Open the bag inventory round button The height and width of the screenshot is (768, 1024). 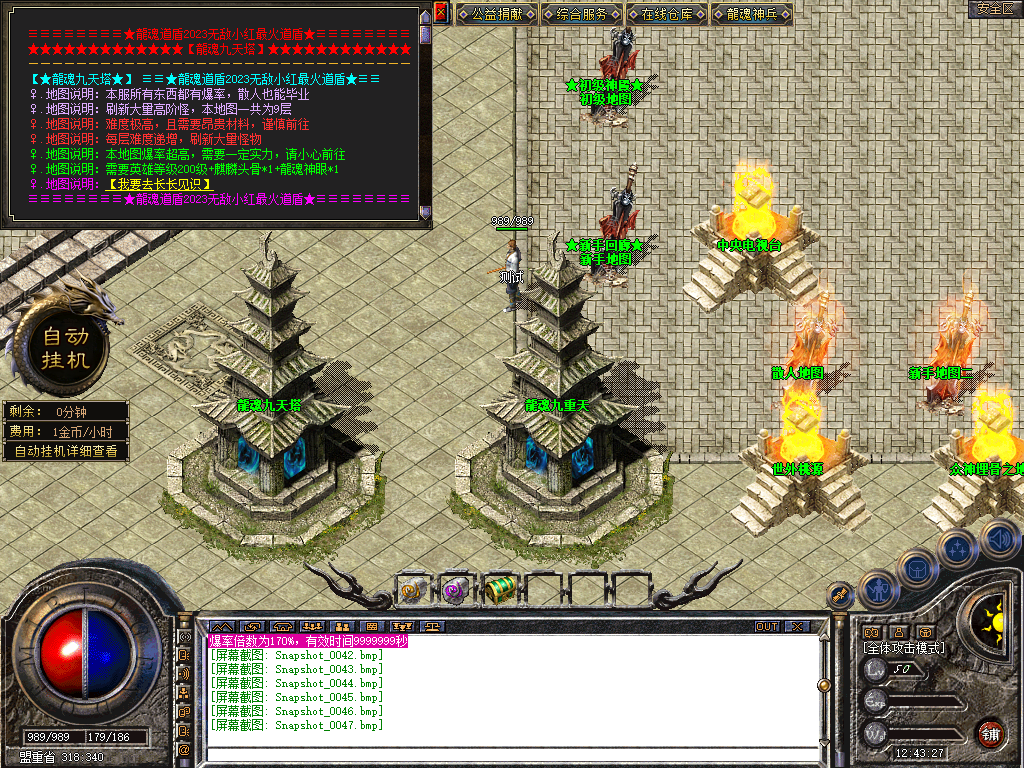(915, 569)
